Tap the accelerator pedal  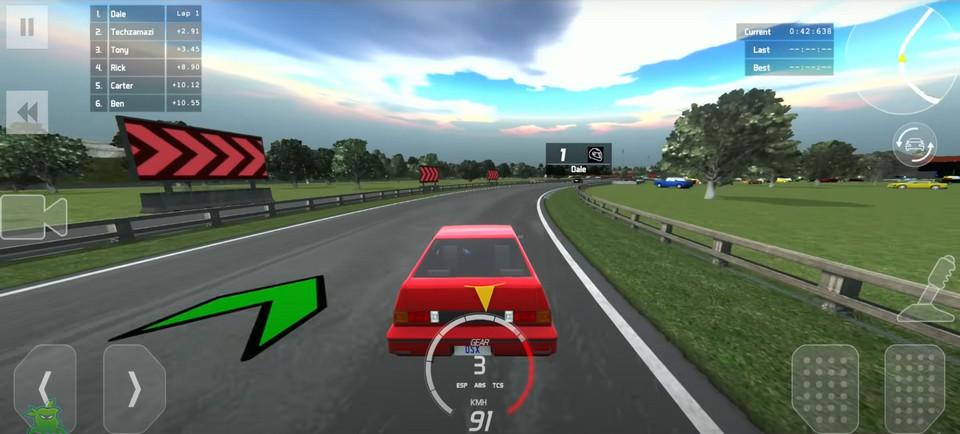point(914,388)
